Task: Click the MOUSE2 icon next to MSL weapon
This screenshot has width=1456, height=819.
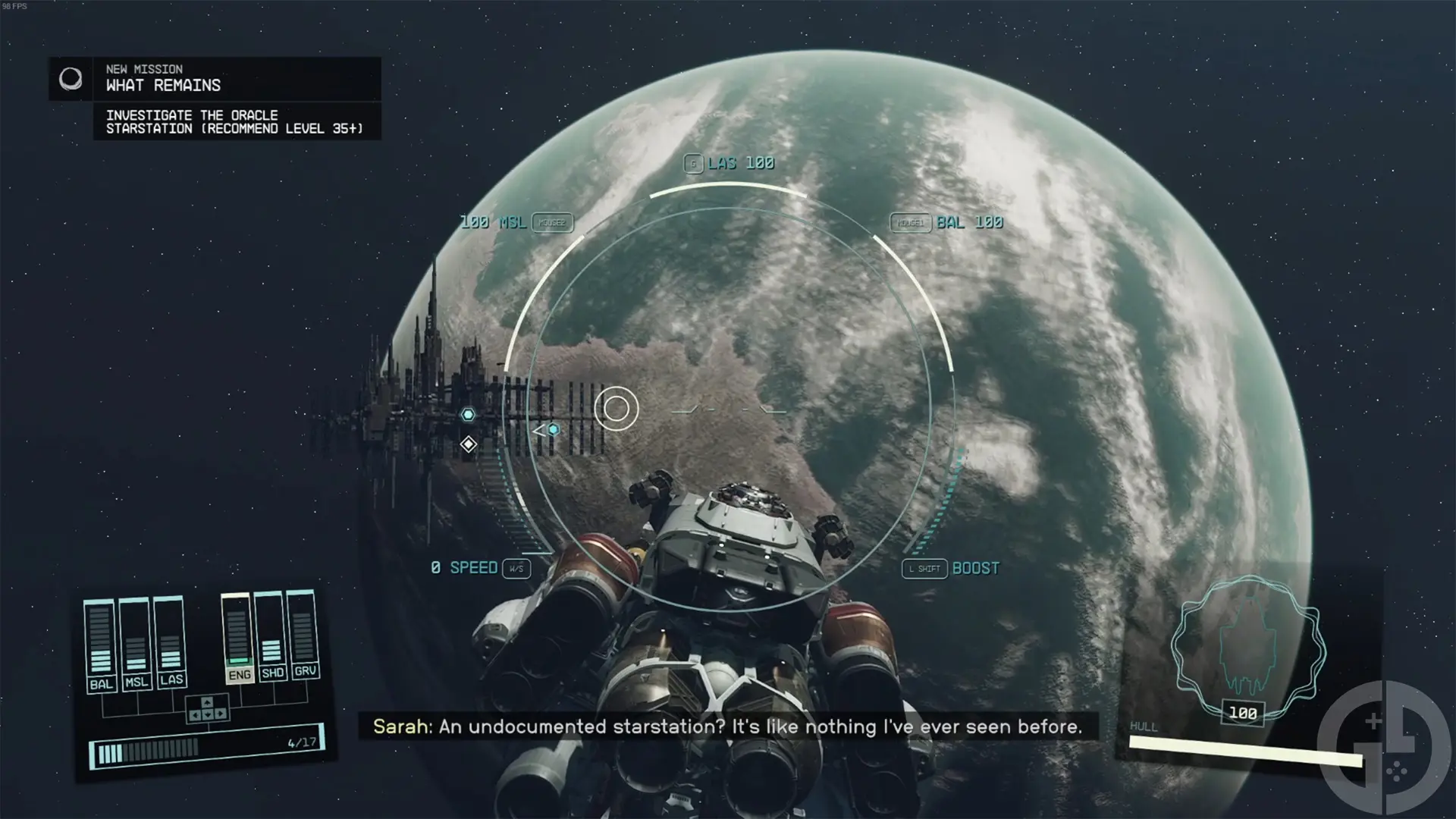Action: 552,223
